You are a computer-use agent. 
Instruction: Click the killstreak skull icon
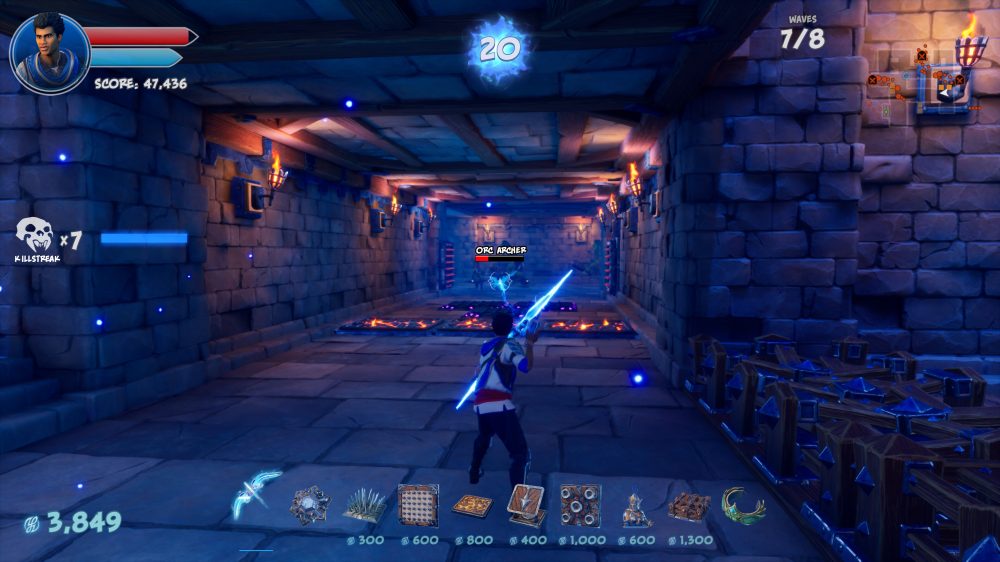(x=34, y=236)
